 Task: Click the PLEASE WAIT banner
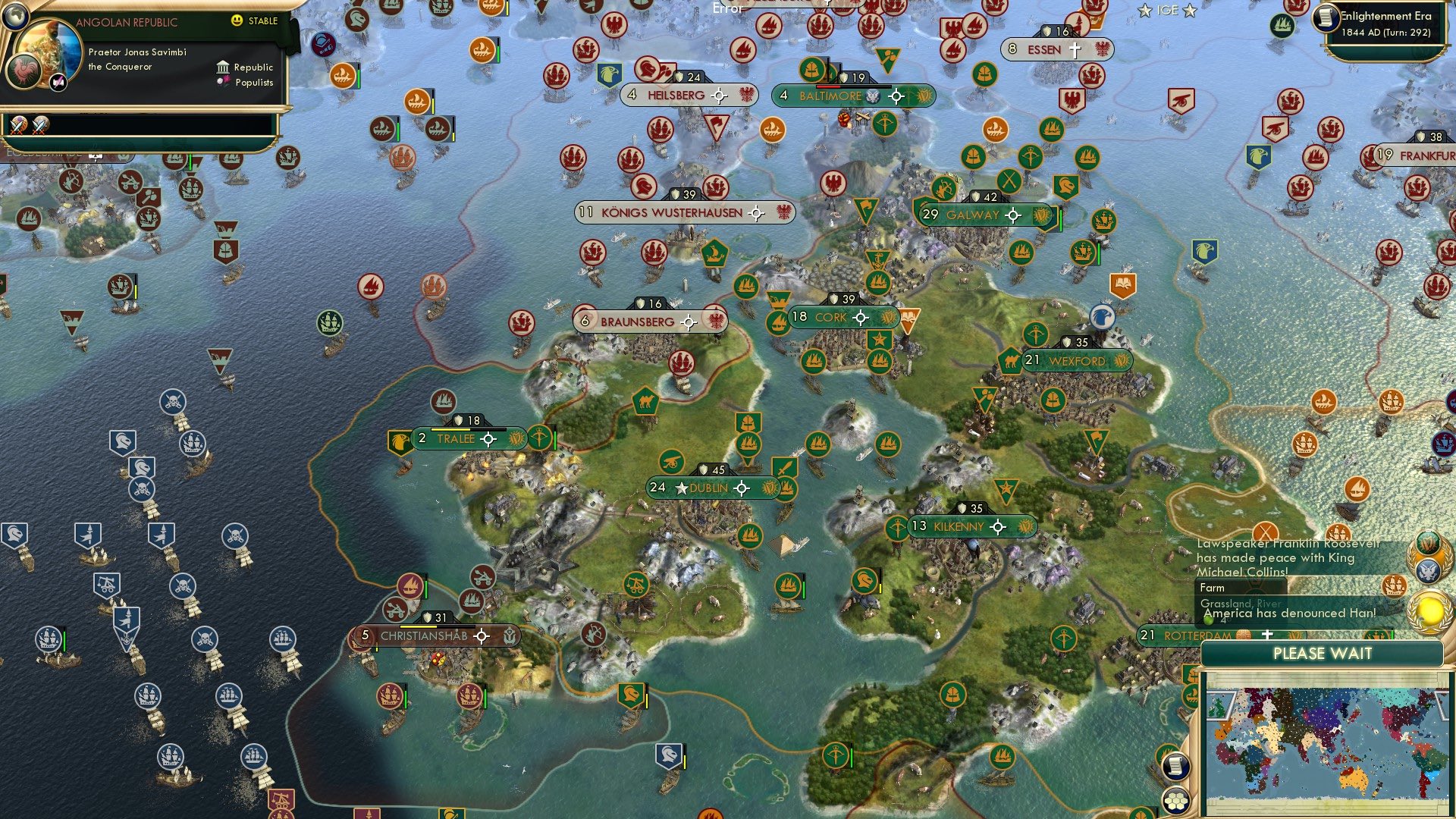(x=1323, y=653)
